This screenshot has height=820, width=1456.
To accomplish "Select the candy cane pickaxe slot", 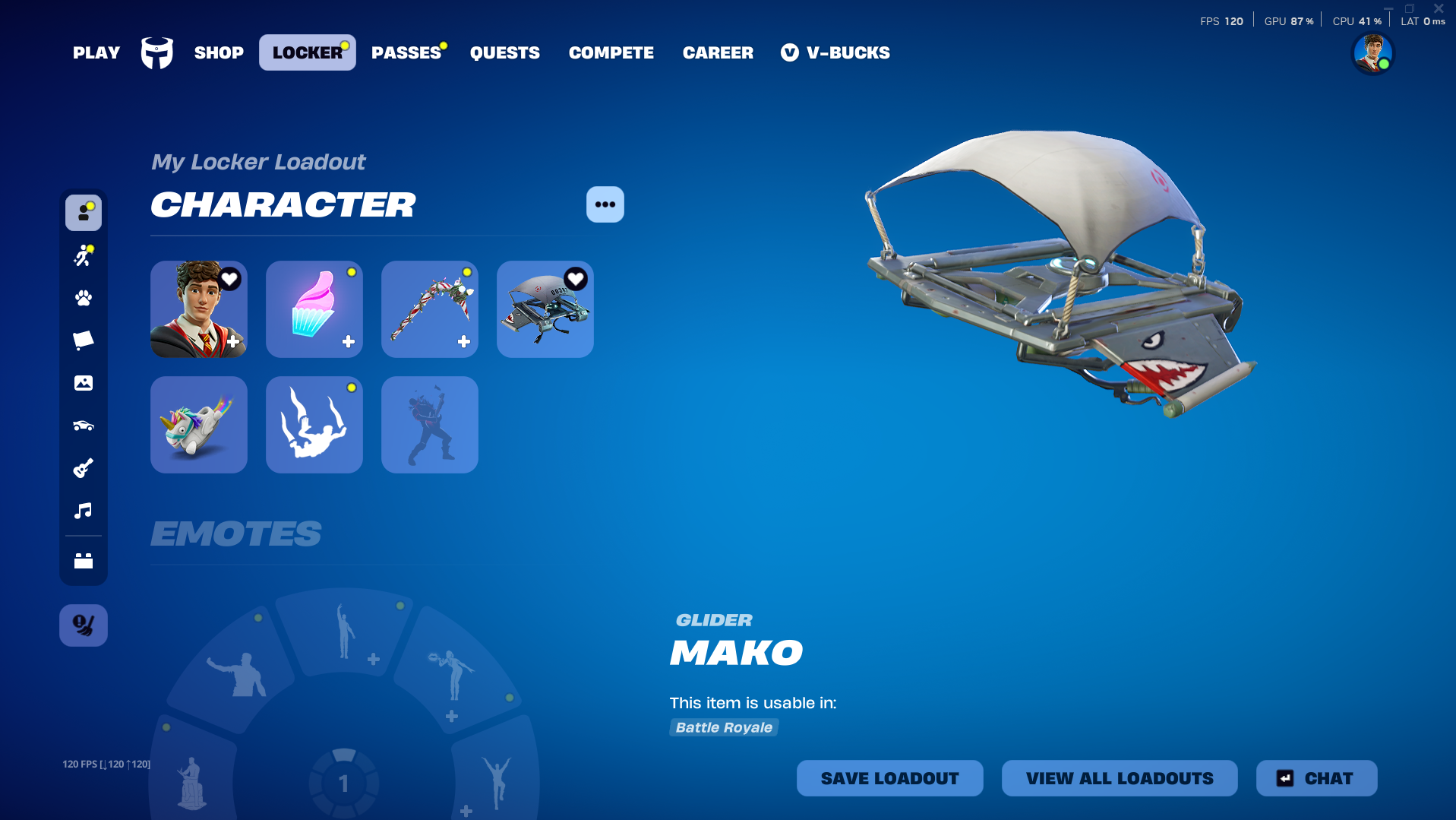I will point(430,309).
